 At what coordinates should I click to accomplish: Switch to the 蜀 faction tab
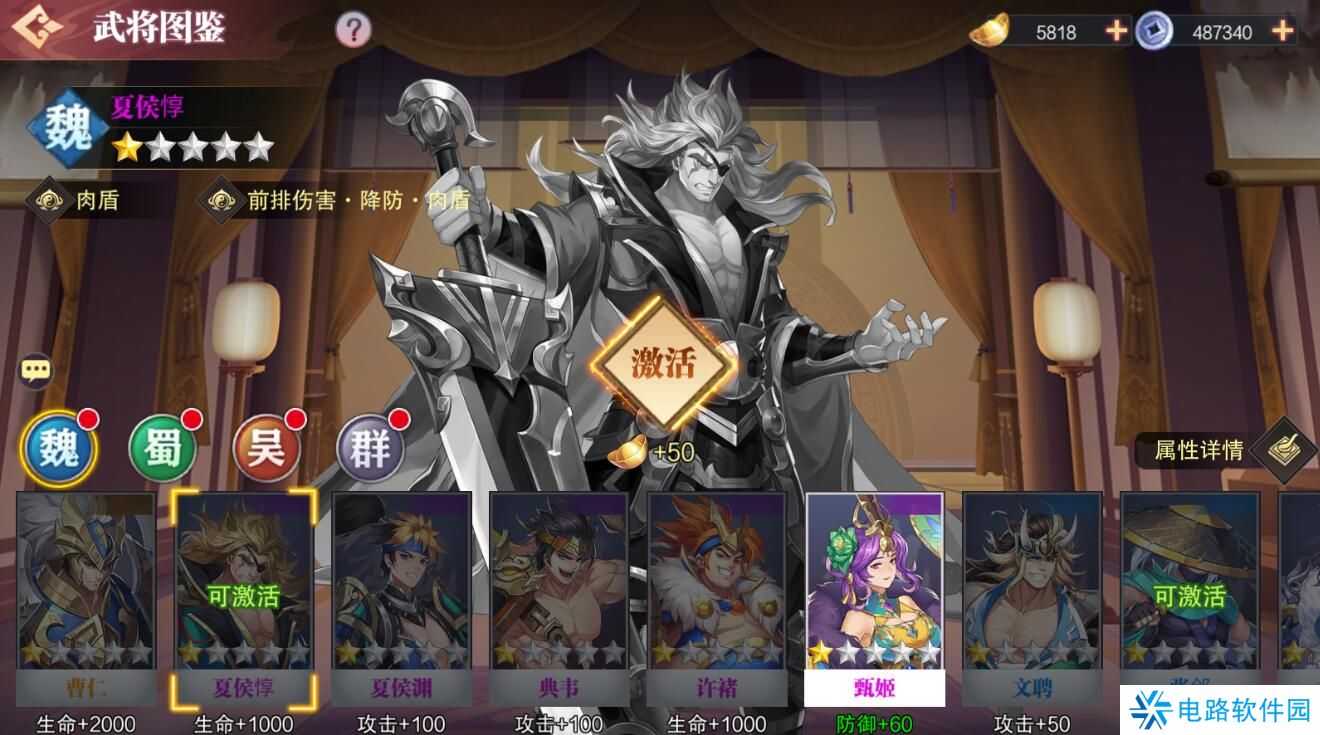click(x=163, y=448)
